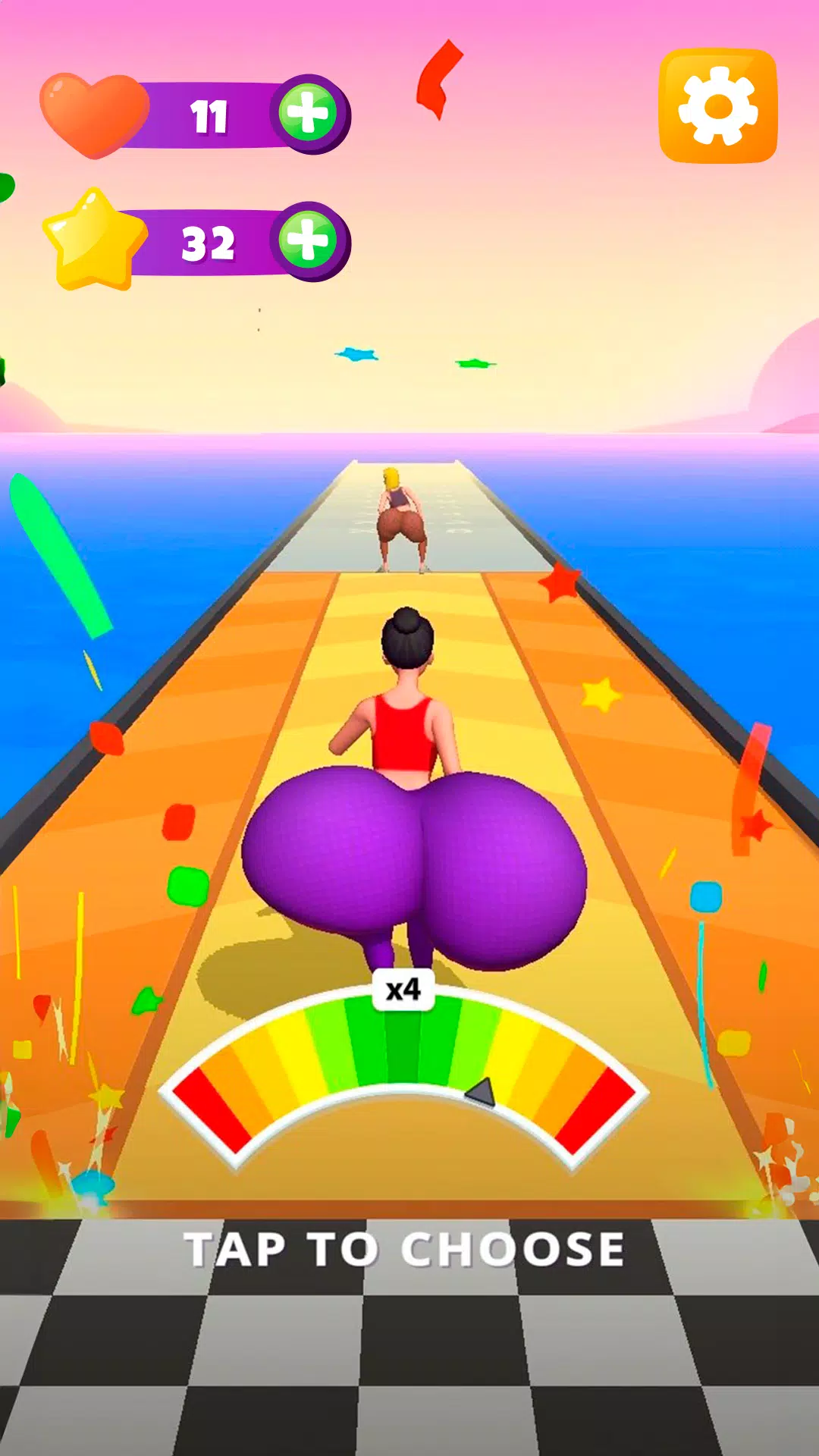Click the Tap to Choose prompt
Screen dimensions: 819x1456
[x=405, y=1249]
